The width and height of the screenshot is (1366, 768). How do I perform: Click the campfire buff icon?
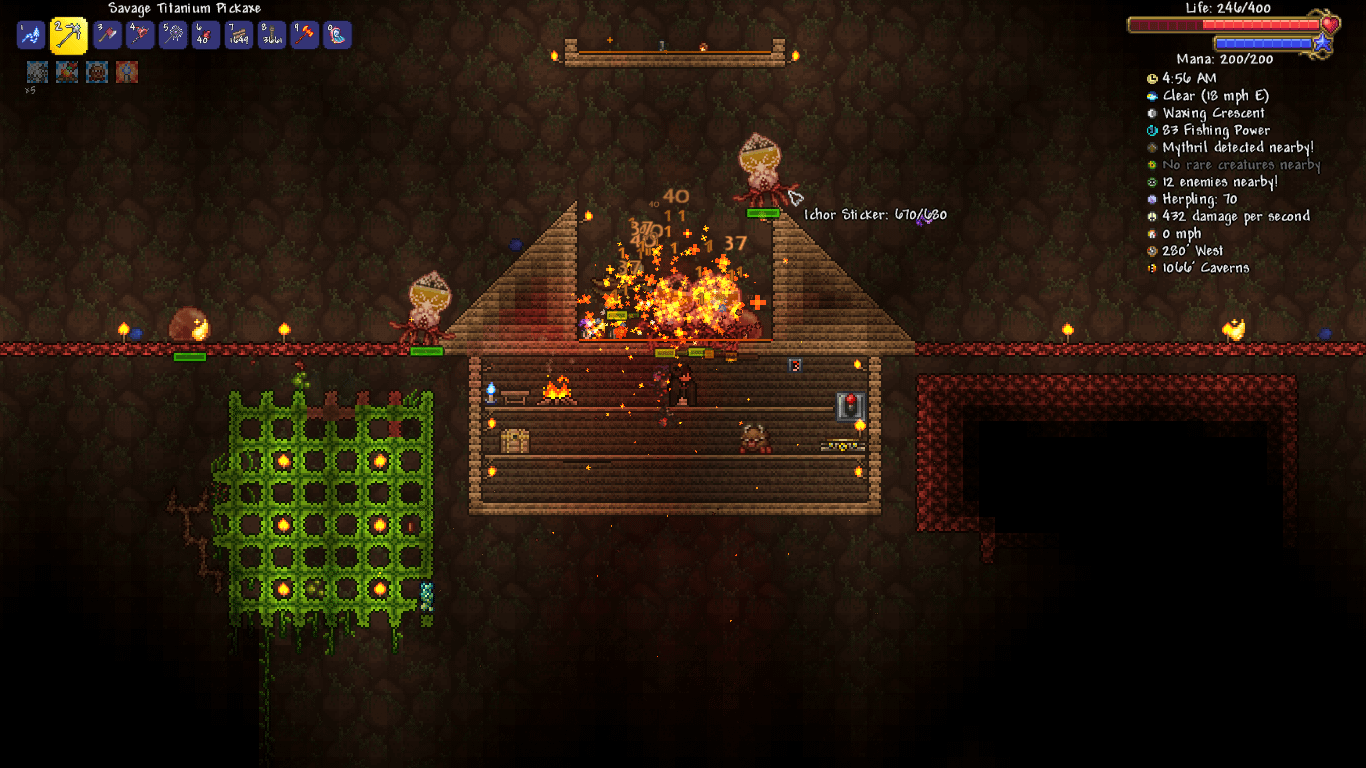[x=67, y=72]
